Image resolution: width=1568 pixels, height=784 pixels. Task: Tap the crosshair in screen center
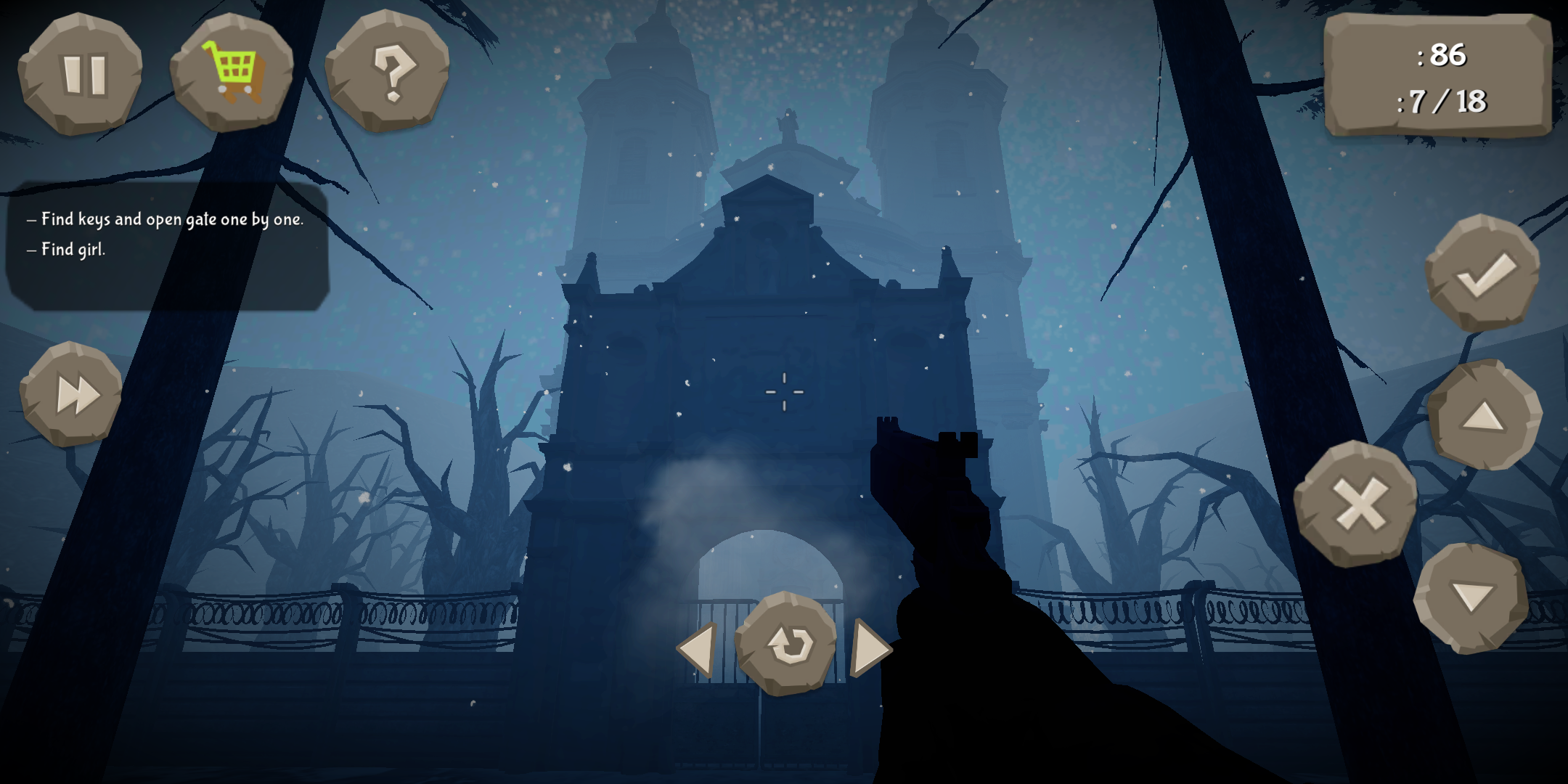pos(784,392)
